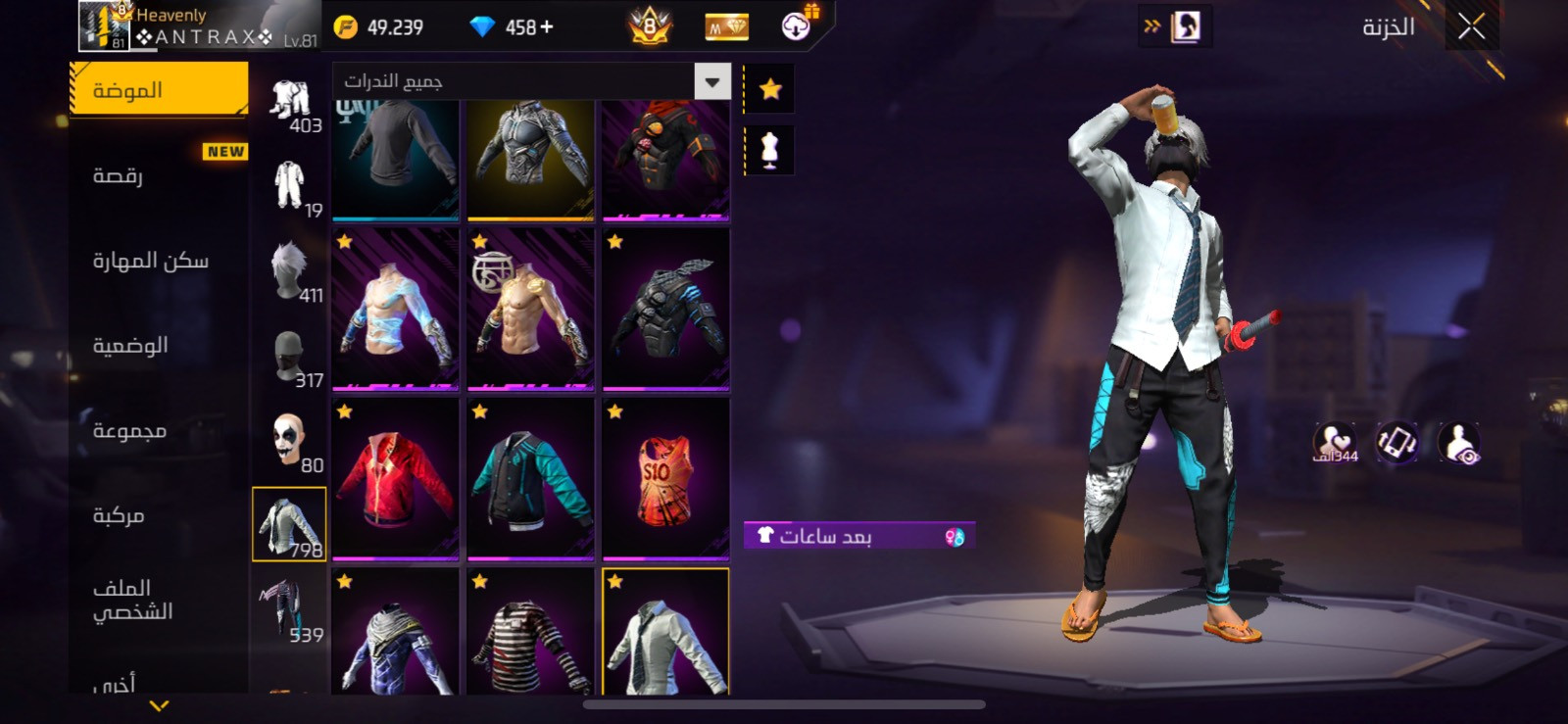Pick the orange SIO tank top
The height and width of the screenshot is (724, 1568).
(x=666, y=479)
